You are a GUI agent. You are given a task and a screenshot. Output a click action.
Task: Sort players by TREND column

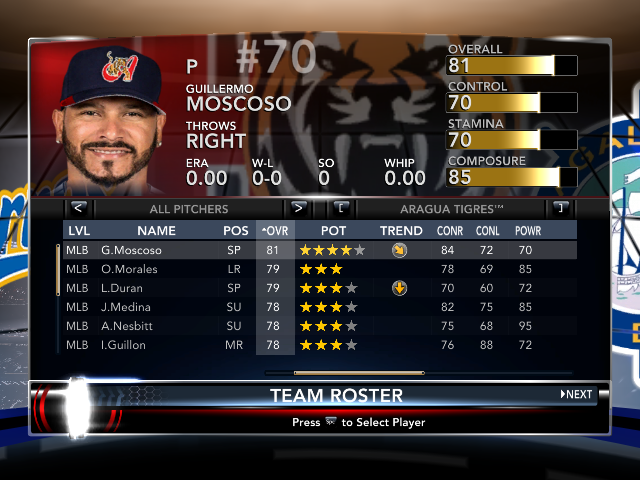point(401,231)
